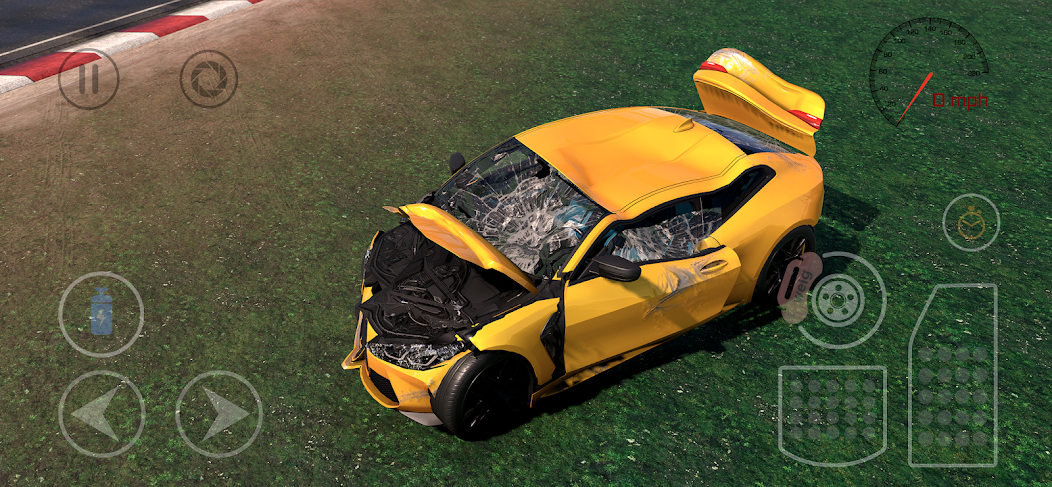Image resolution: width=1052 pixels, height=487 pixels.
Task: Steer left with the left arrow button
Action: pos(101,414)
